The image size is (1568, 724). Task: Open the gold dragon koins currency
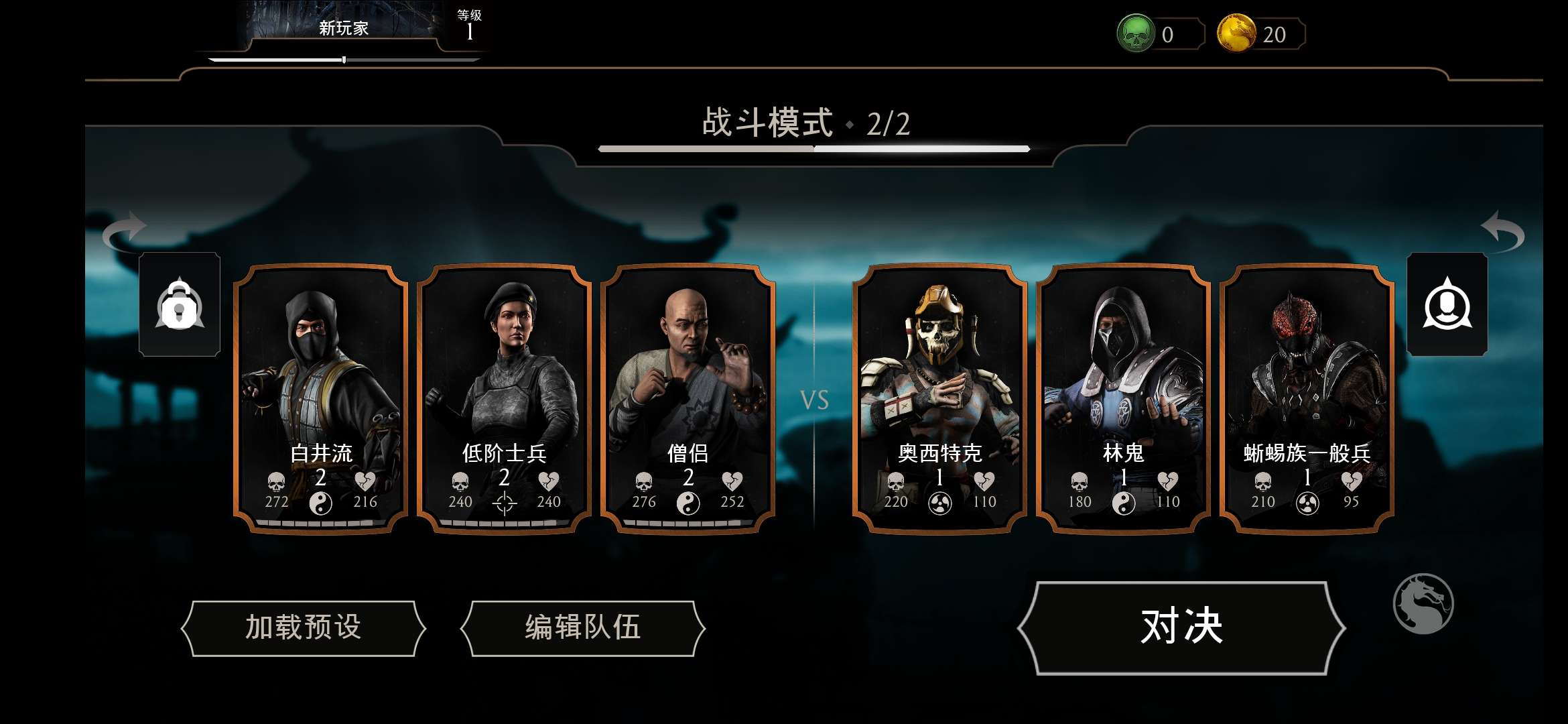tap(1236, 34)
